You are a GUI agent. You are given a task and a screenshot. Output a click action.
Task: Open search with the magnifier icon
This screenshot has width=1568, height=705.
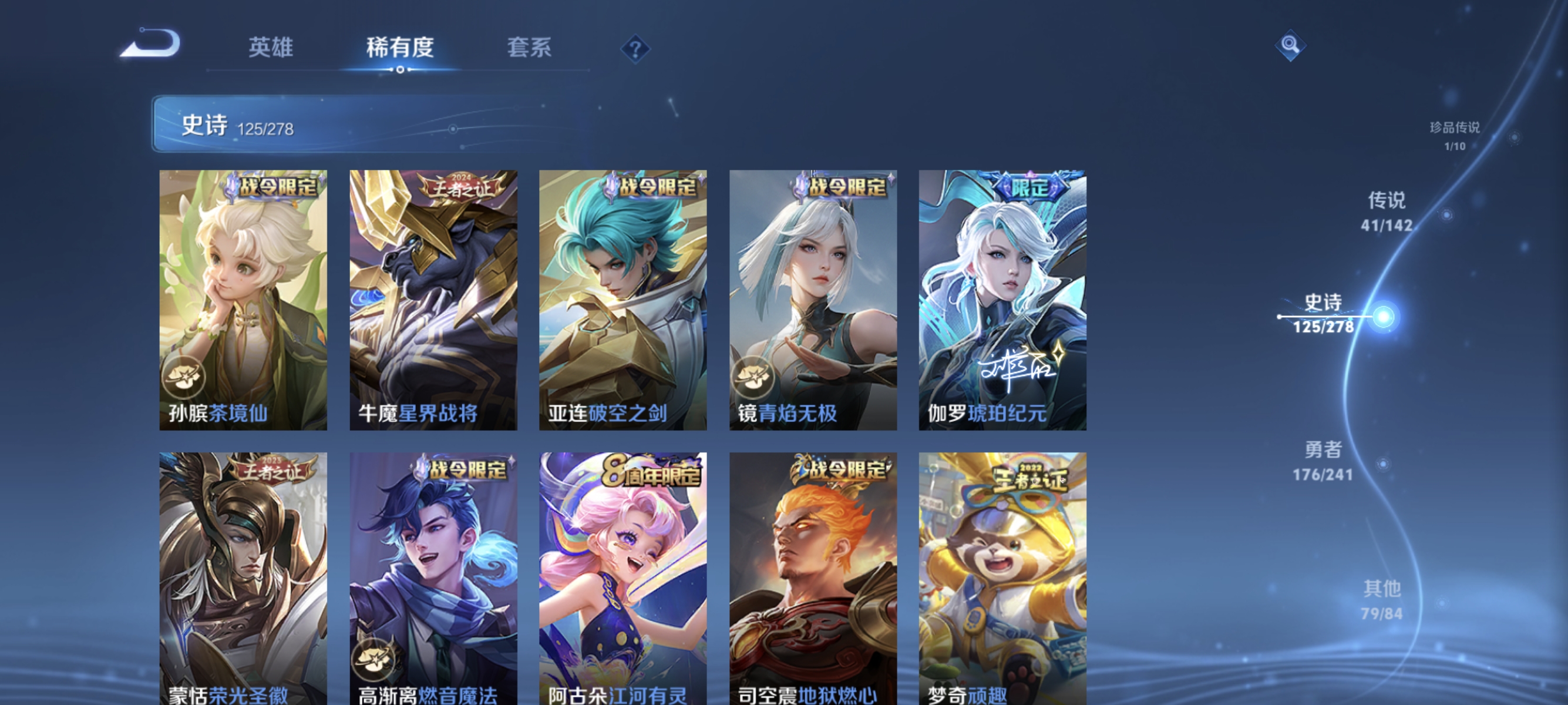pyautogui.click(x=1290, y=45)
